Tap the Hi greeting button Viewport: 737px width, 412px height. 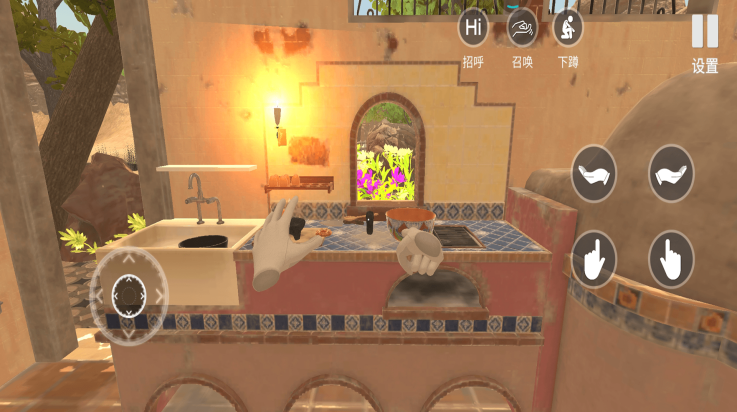pyautogui.click(x=473, y=28)
